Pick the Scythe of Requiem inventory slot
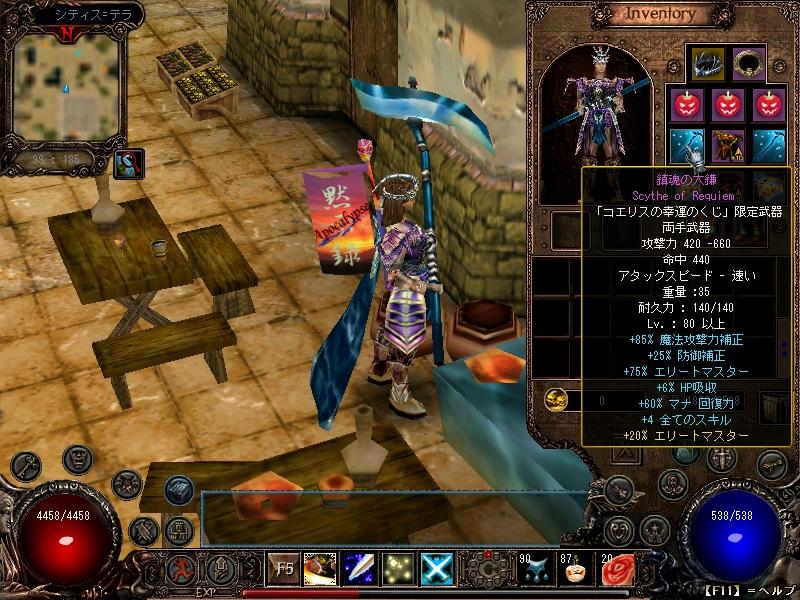Screen dimensions: 800x600 686,146
